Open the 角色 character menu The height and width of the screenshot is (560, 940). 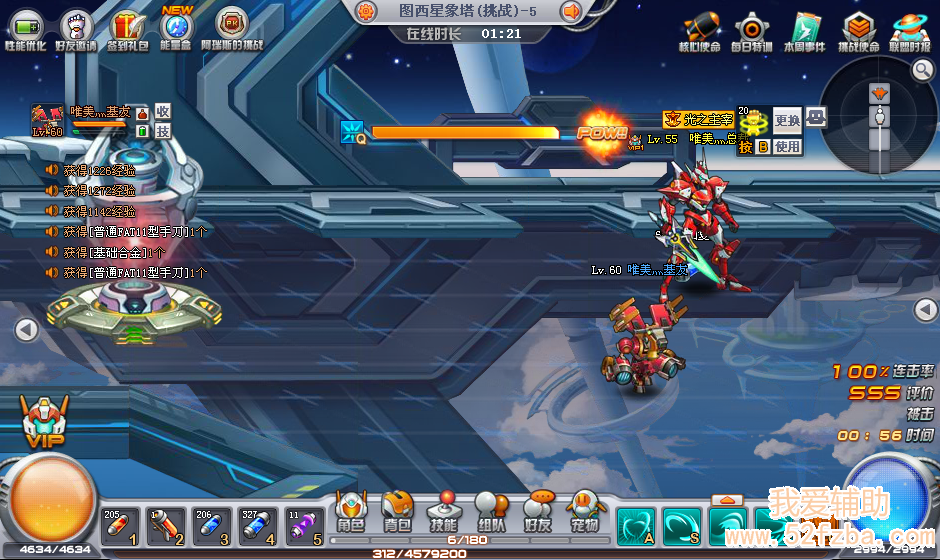351,512
